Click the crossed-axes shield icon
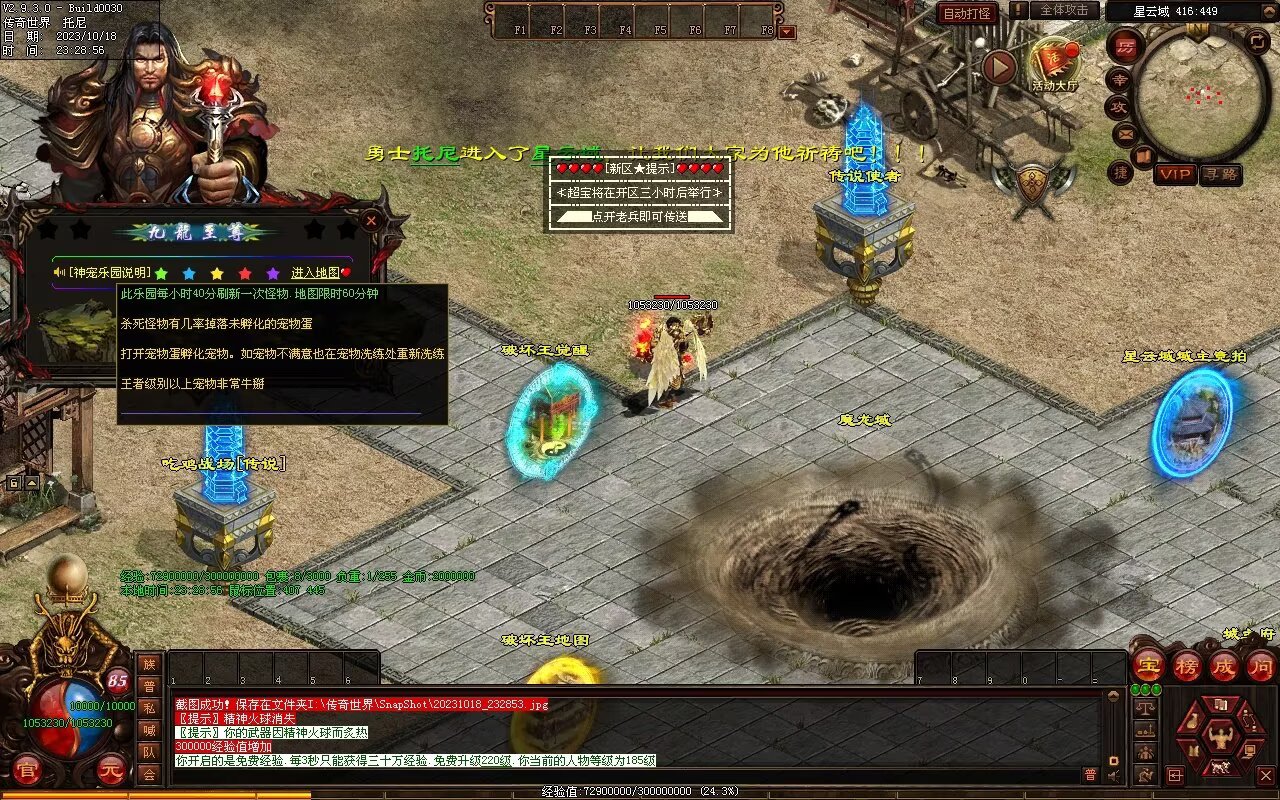The height and width of the screenshot is (800, 1280). (1033, 186)
